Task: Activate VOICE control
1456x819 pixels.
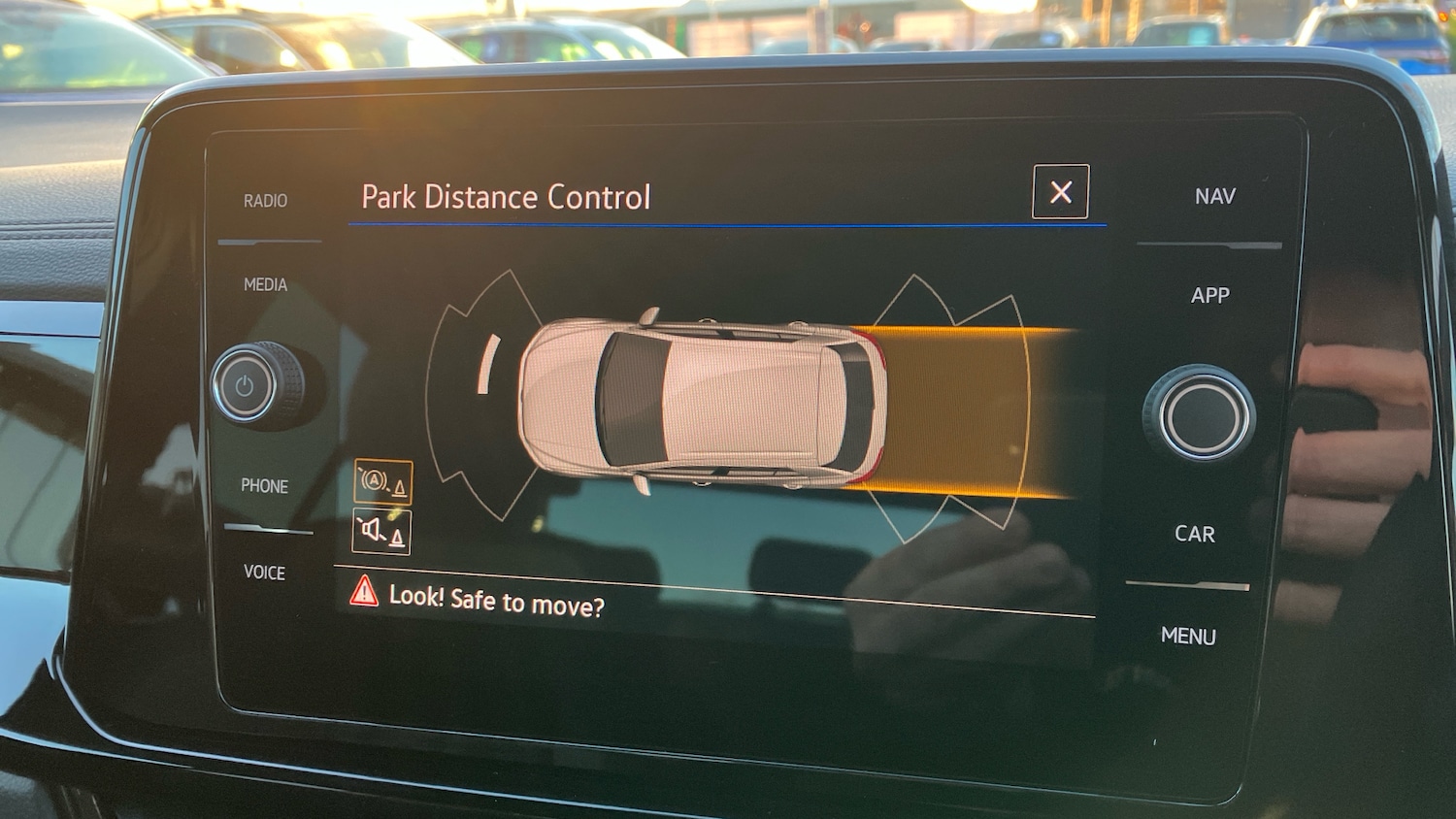Action: click(264, 572)
